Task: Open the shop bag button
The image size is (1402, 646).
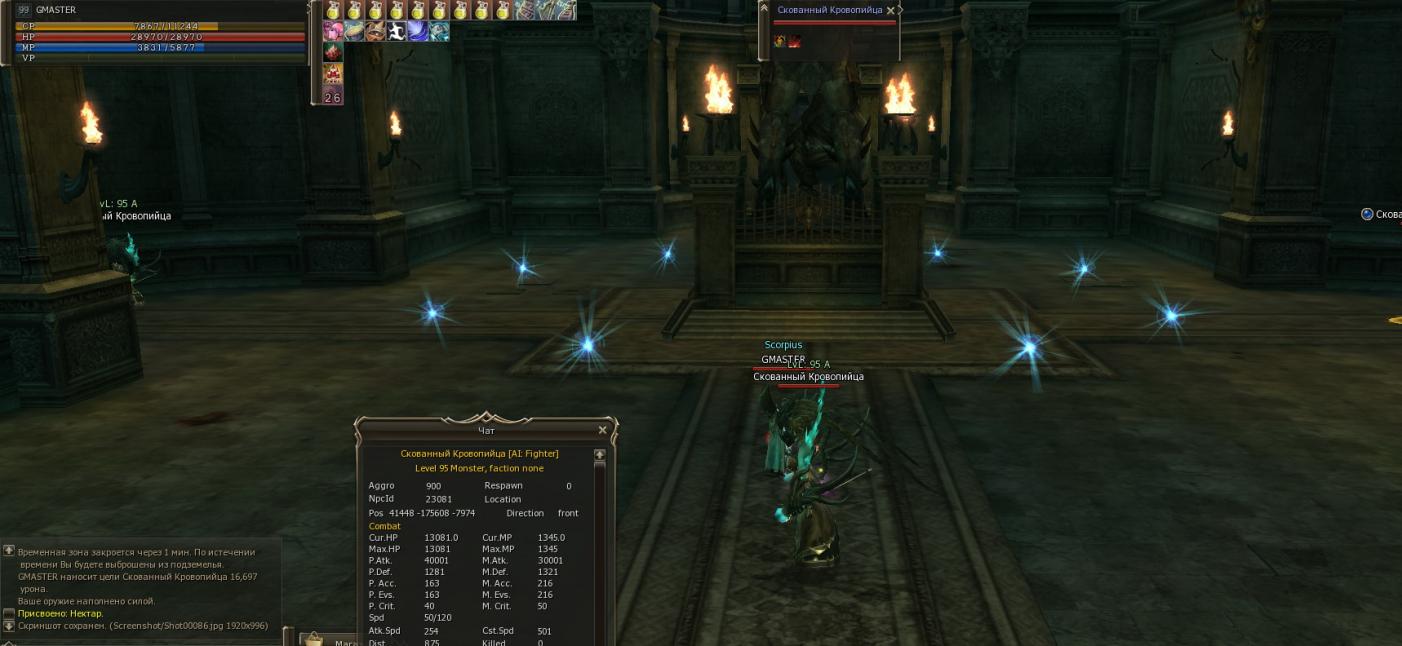Action: (x=314, y=639)
